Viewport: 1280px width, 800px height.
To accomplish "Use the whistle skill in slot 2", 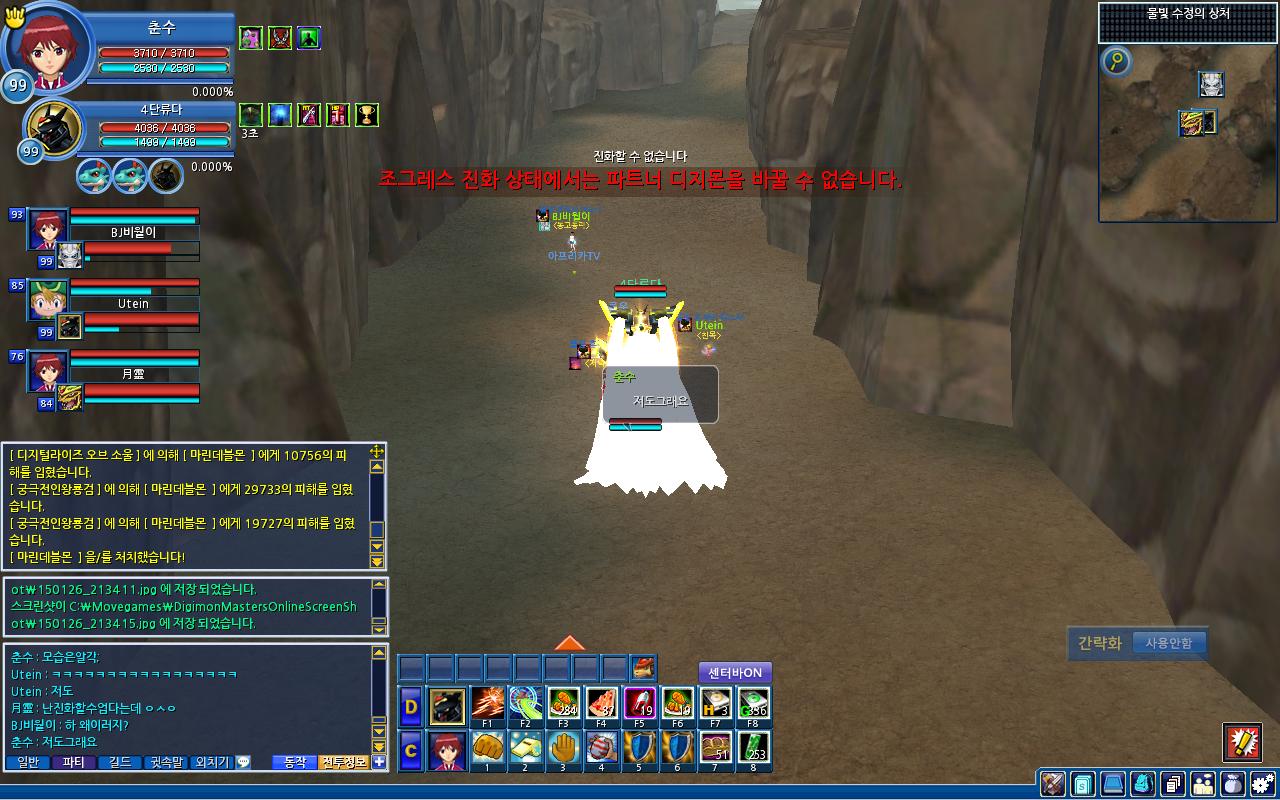I will click(x=525, y=749).
